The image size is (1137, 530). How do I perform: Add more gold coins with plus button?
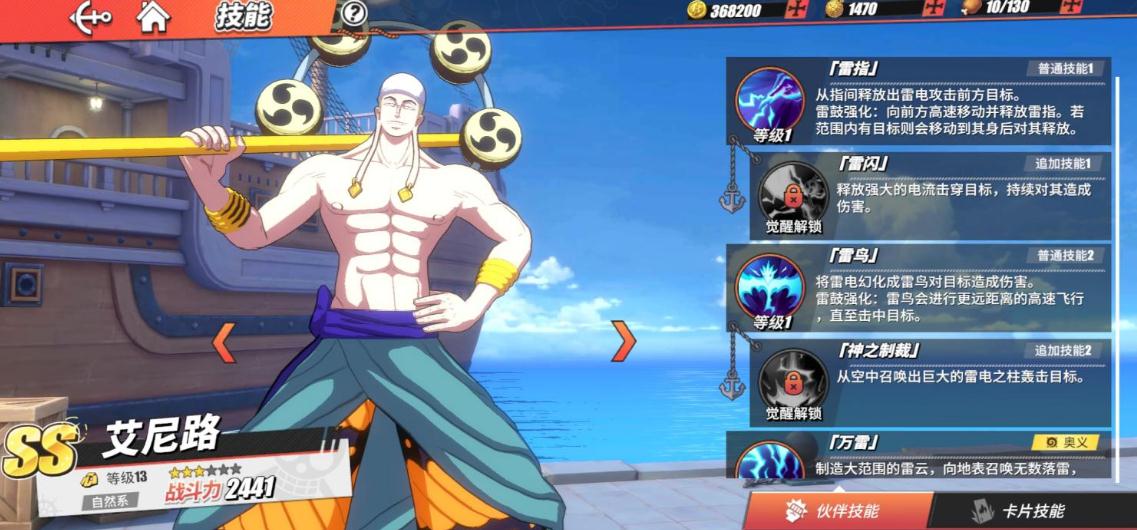coord(797,10)
